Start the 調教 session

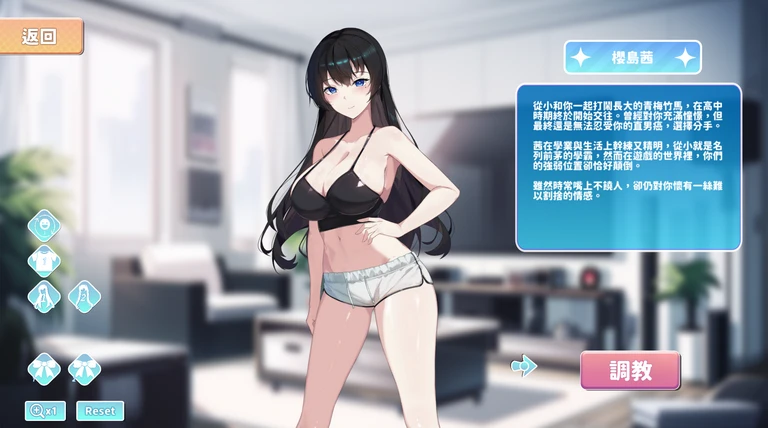pyautogui.click(x=630, y=370)
